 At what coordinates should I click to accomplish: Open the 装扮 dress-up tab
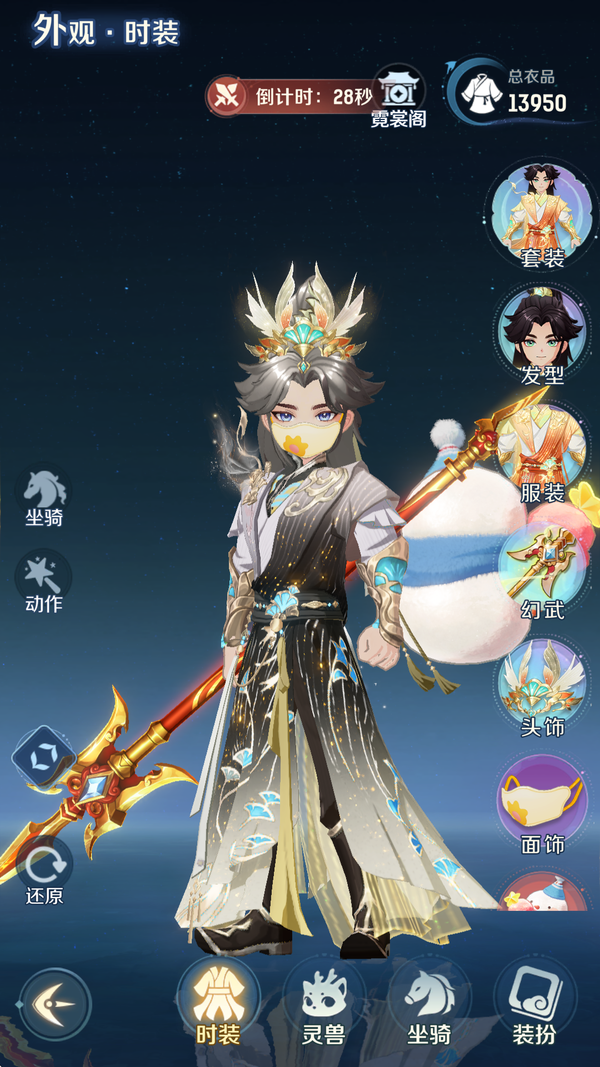click(x=534, y=1003)
